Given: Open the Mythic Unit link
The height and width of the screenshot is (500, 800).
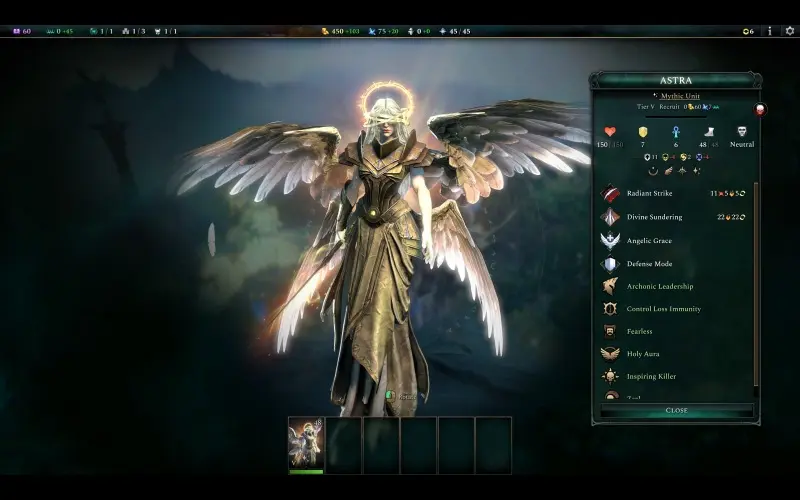Looking at the screenshot, I should (x=680, y=96).
